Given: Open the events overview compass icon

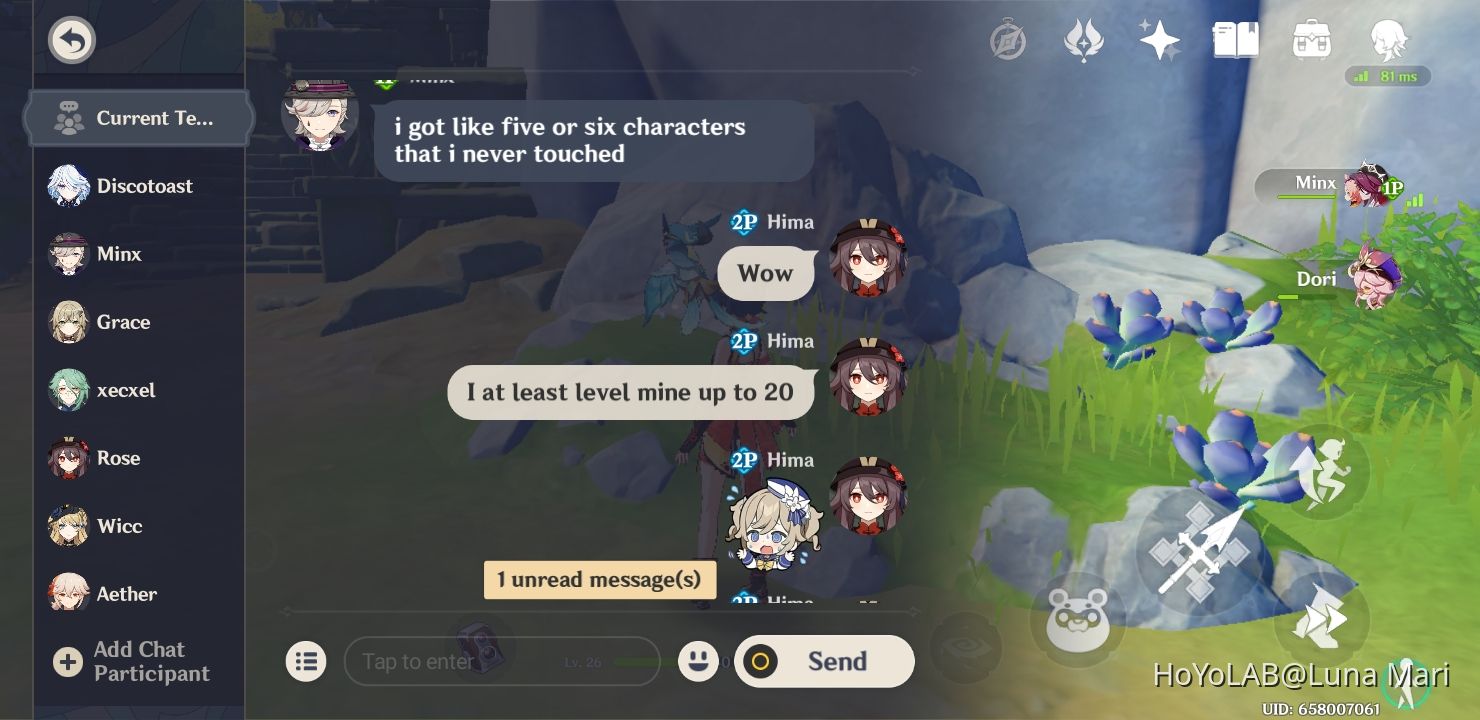Looking at the screenshot, I should (1009, 41).
